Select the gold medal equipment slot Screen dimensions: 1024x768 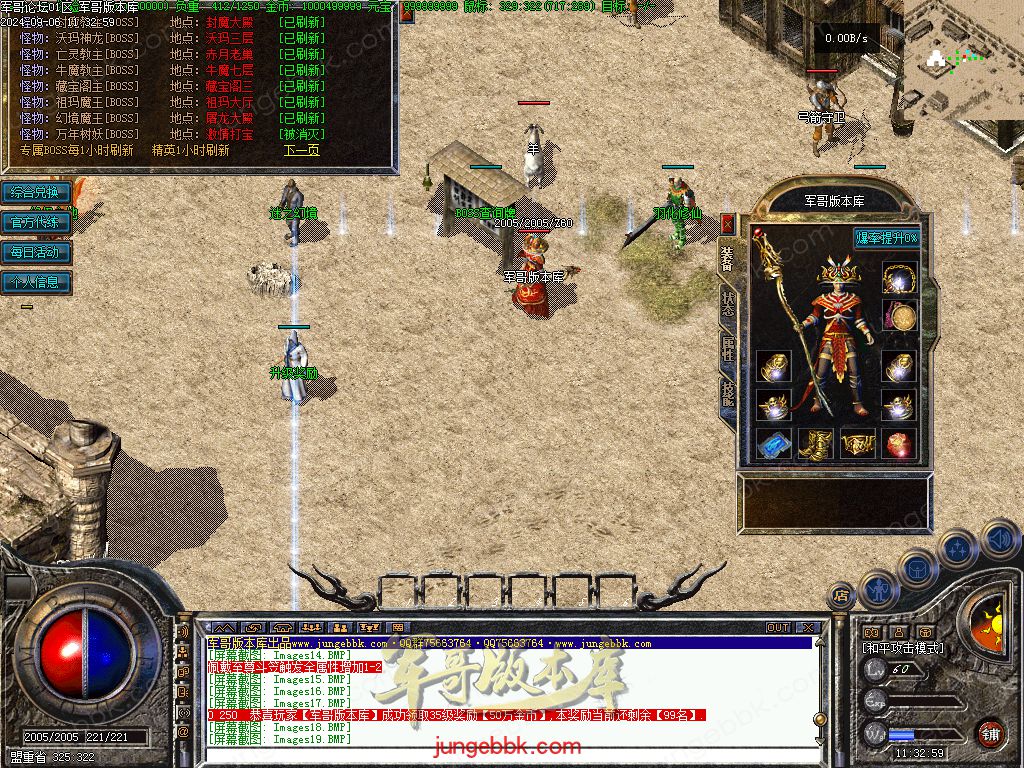click(901, 317)
